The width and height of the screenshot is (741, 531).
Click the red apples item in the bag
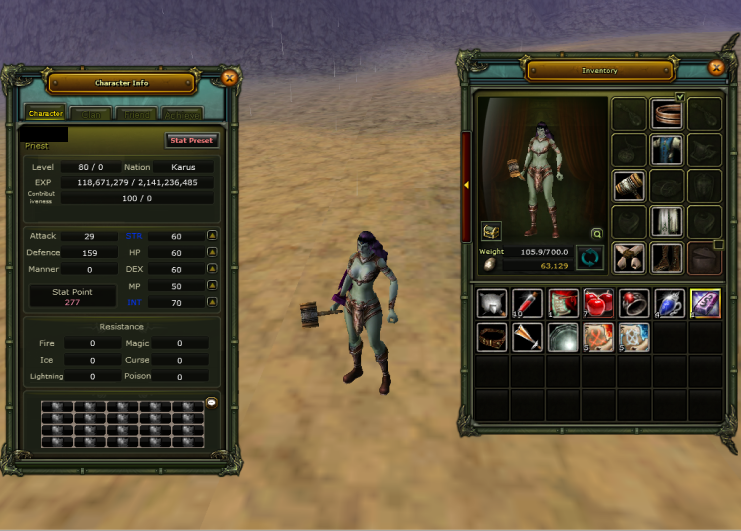[598, 303]
